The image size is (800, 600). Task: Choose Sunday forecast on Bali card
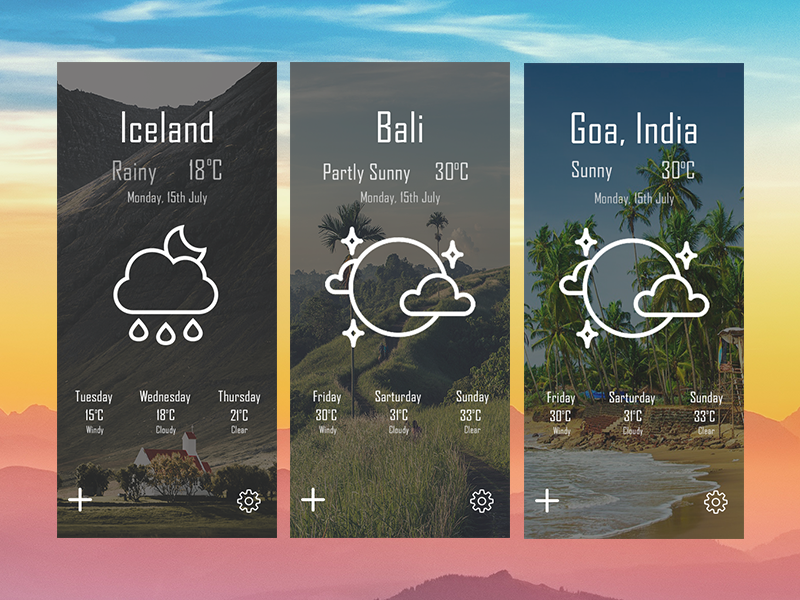tap(472, 412)
